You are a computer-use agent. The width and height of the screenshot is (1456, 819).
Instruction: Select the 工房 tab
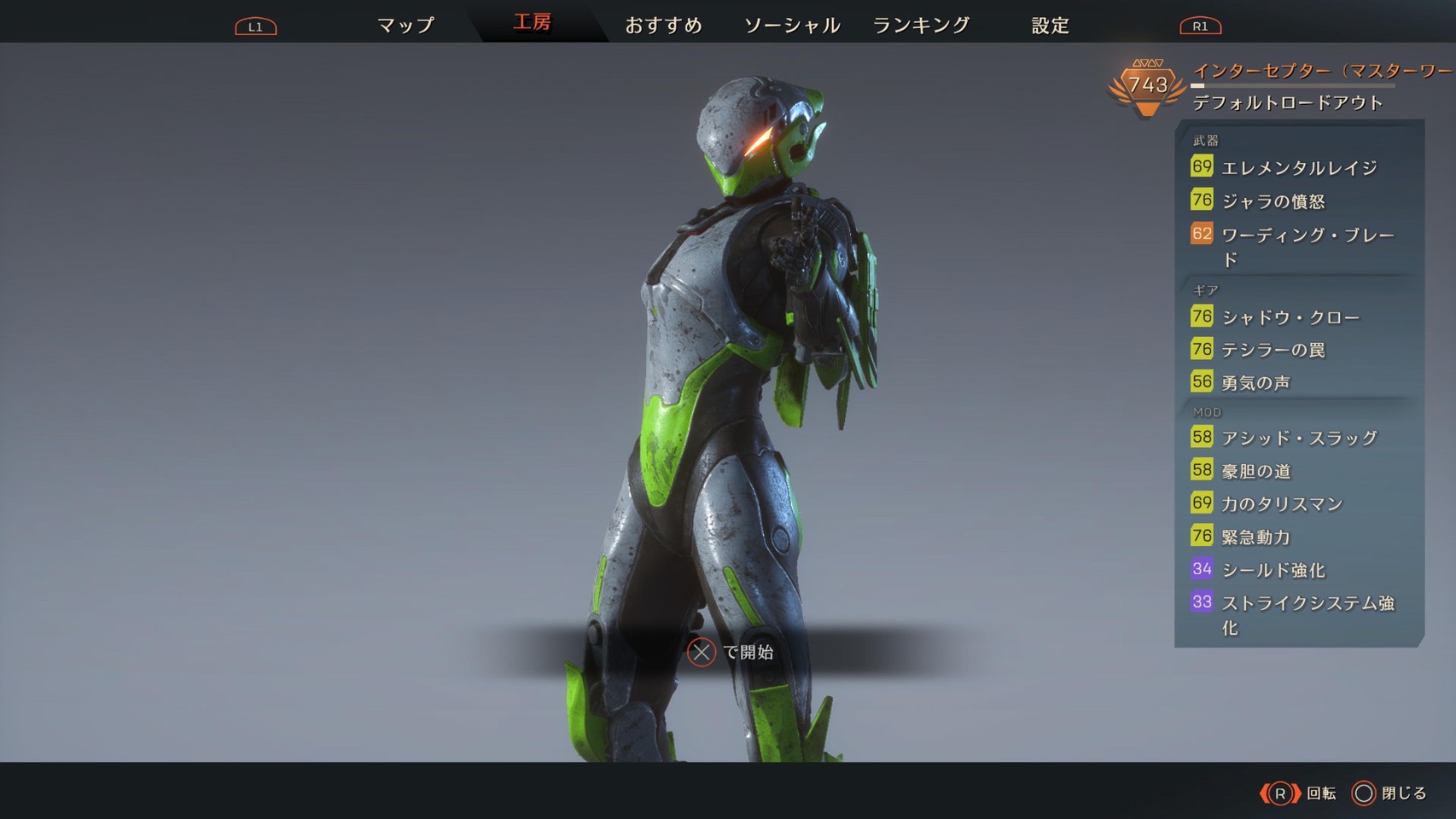point(532,22)
